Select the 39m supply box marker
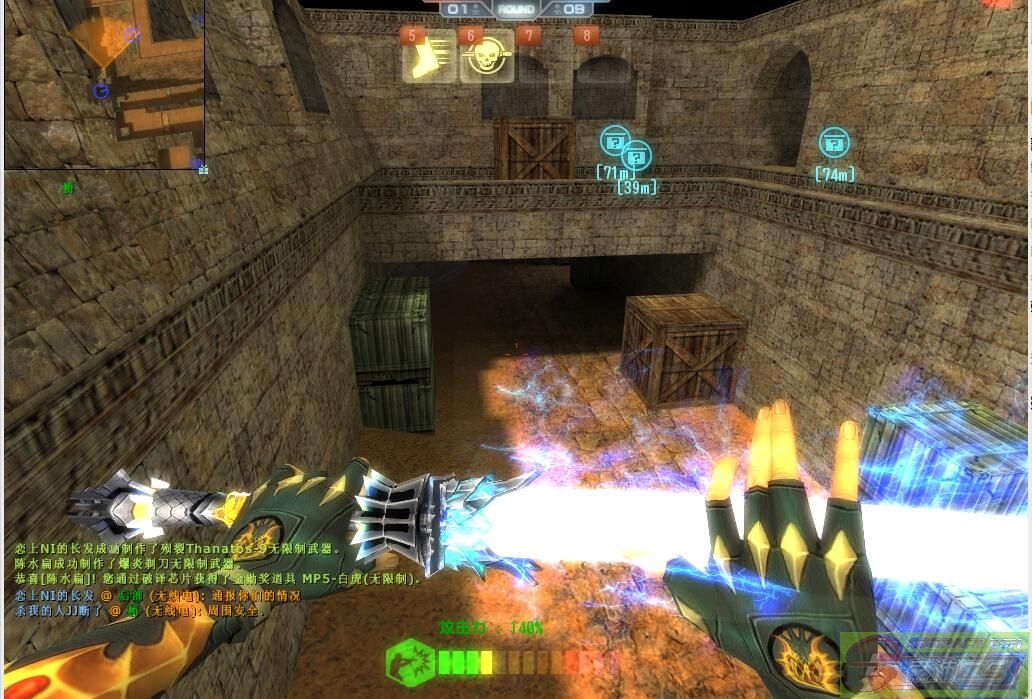 [x=637, y=156]
